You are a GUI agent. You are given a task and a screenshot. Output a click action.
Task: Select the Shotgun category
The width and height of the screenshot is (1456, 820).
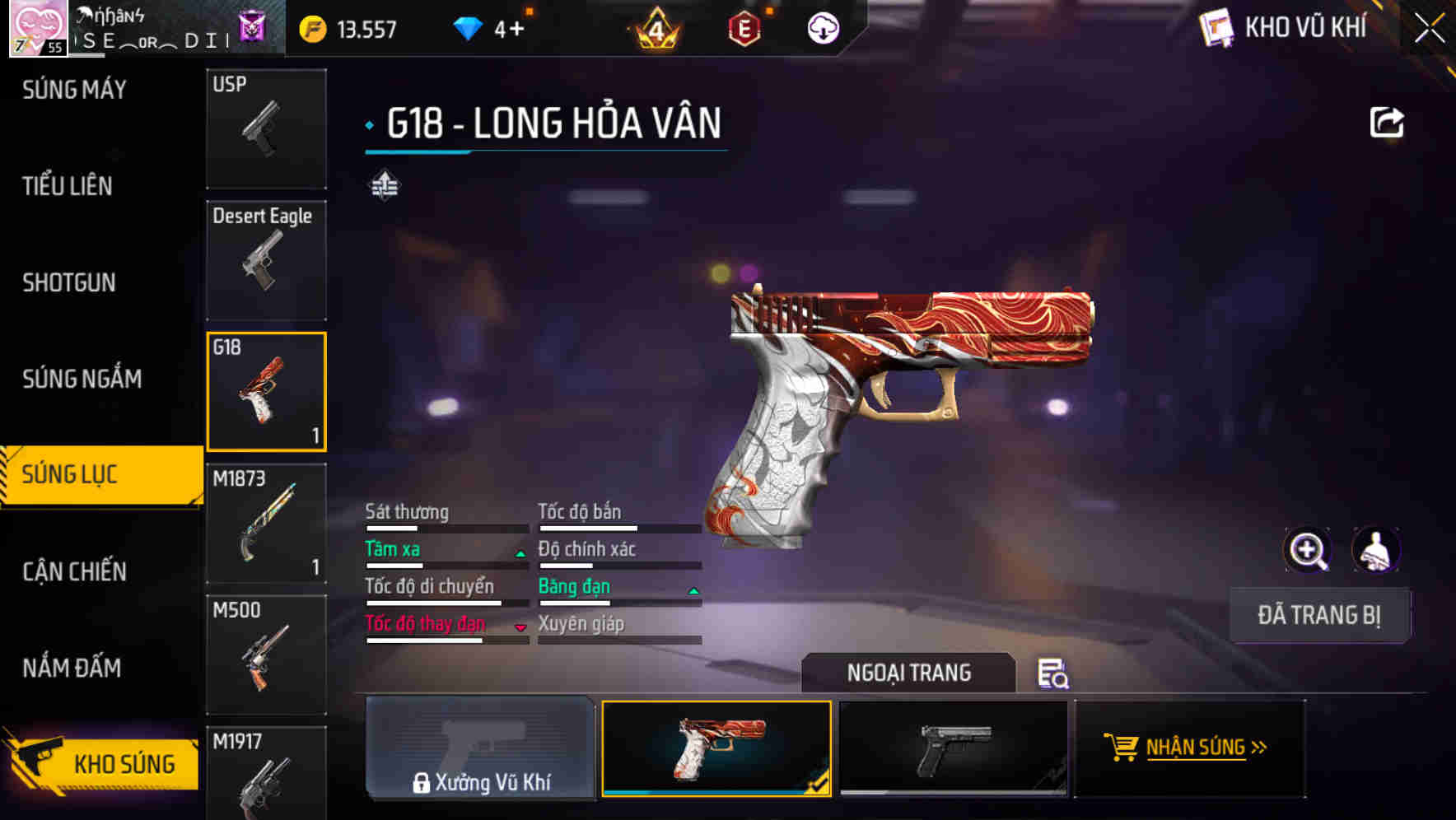pyautogui.click(x=69, y=282)
